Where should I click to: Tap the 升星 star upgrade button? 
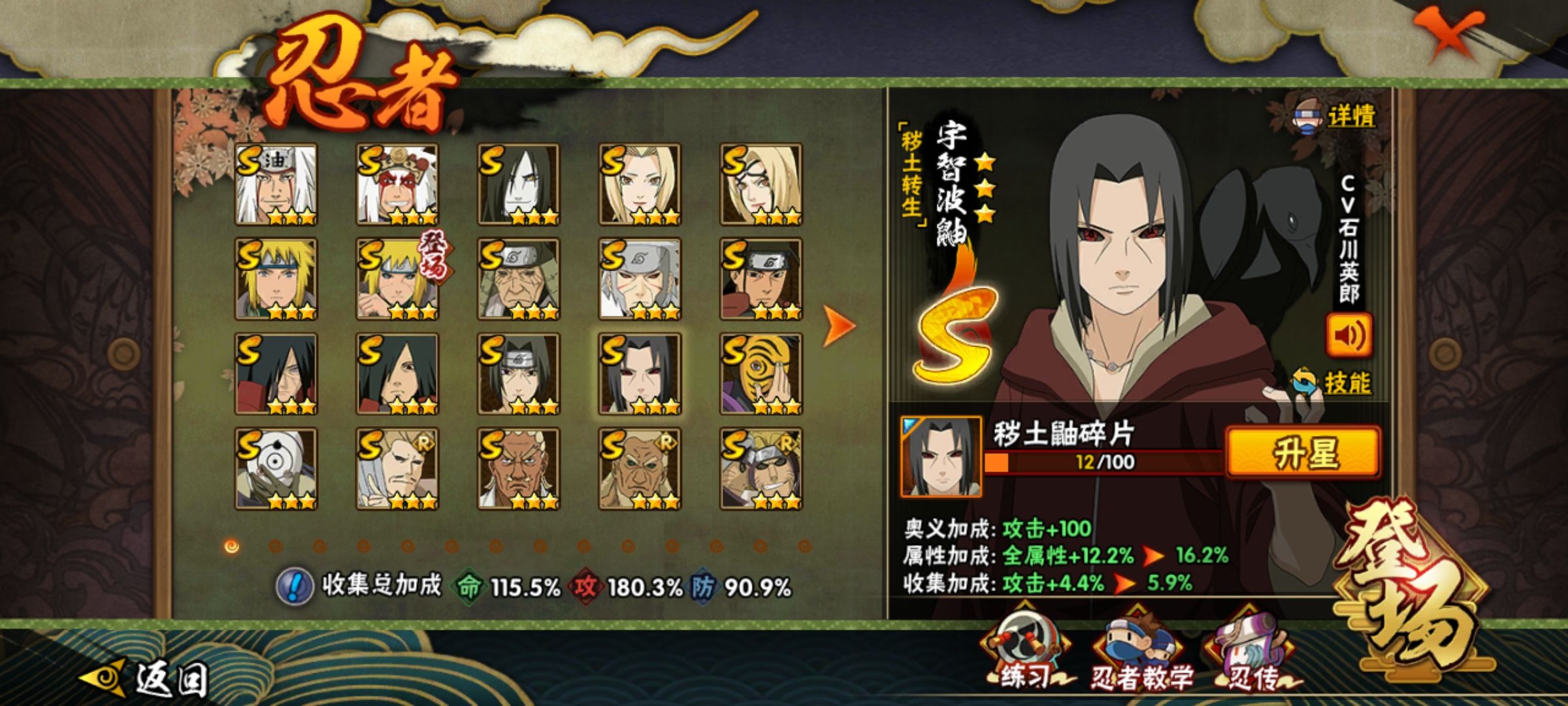(1303, 452)
